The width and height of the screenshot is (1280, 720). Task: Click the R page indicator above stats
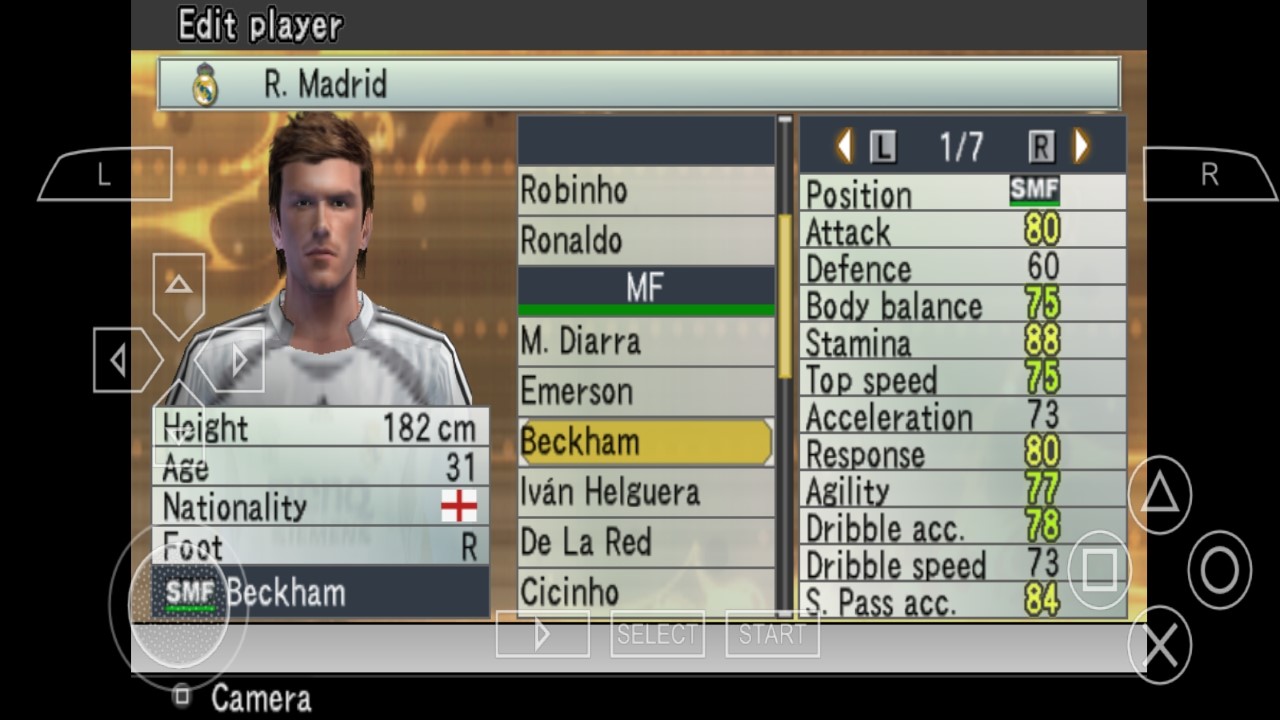tap(1041, 145)
